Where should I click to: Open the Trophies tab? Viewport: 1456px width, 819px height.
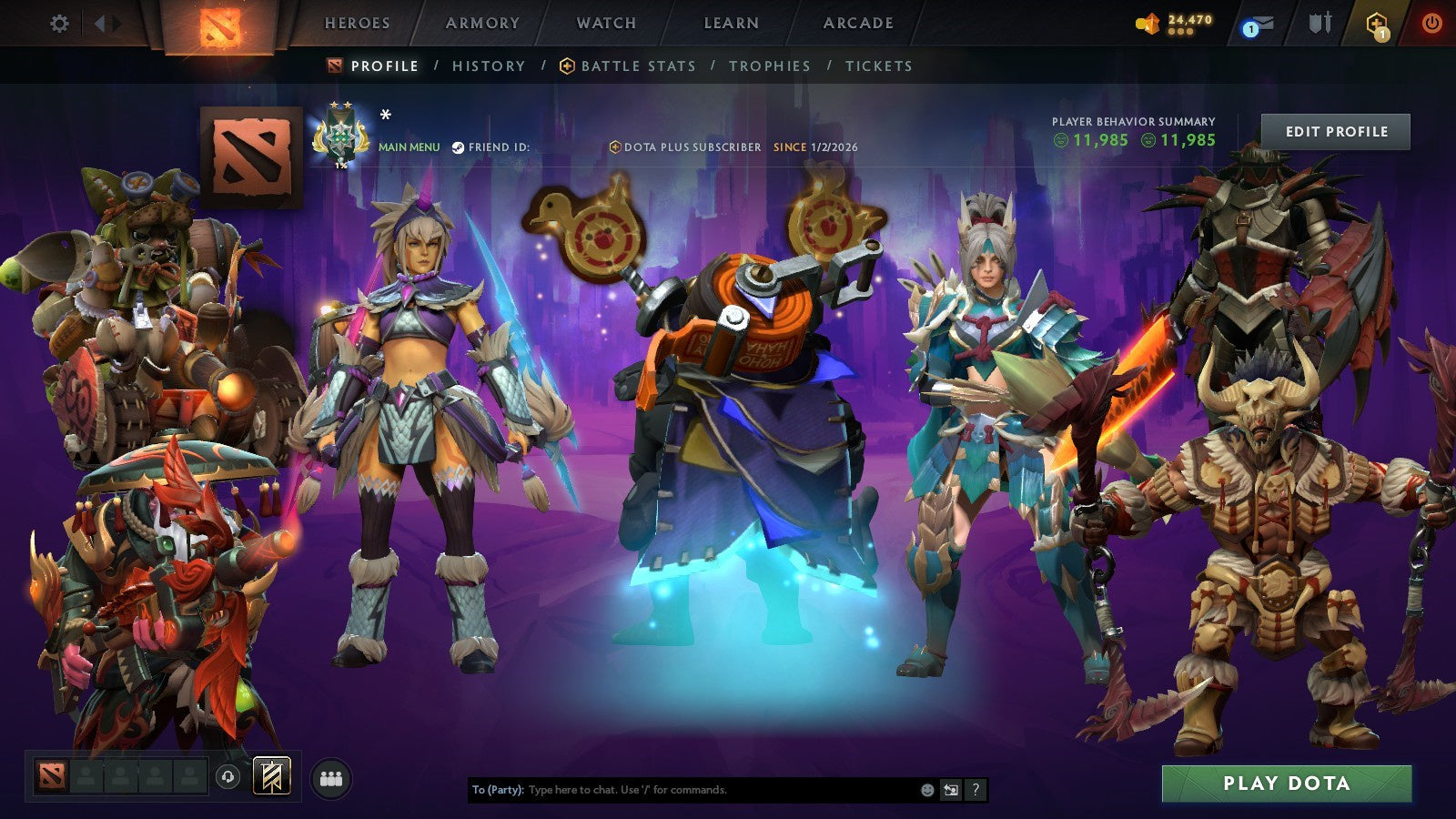coord(769,66)
